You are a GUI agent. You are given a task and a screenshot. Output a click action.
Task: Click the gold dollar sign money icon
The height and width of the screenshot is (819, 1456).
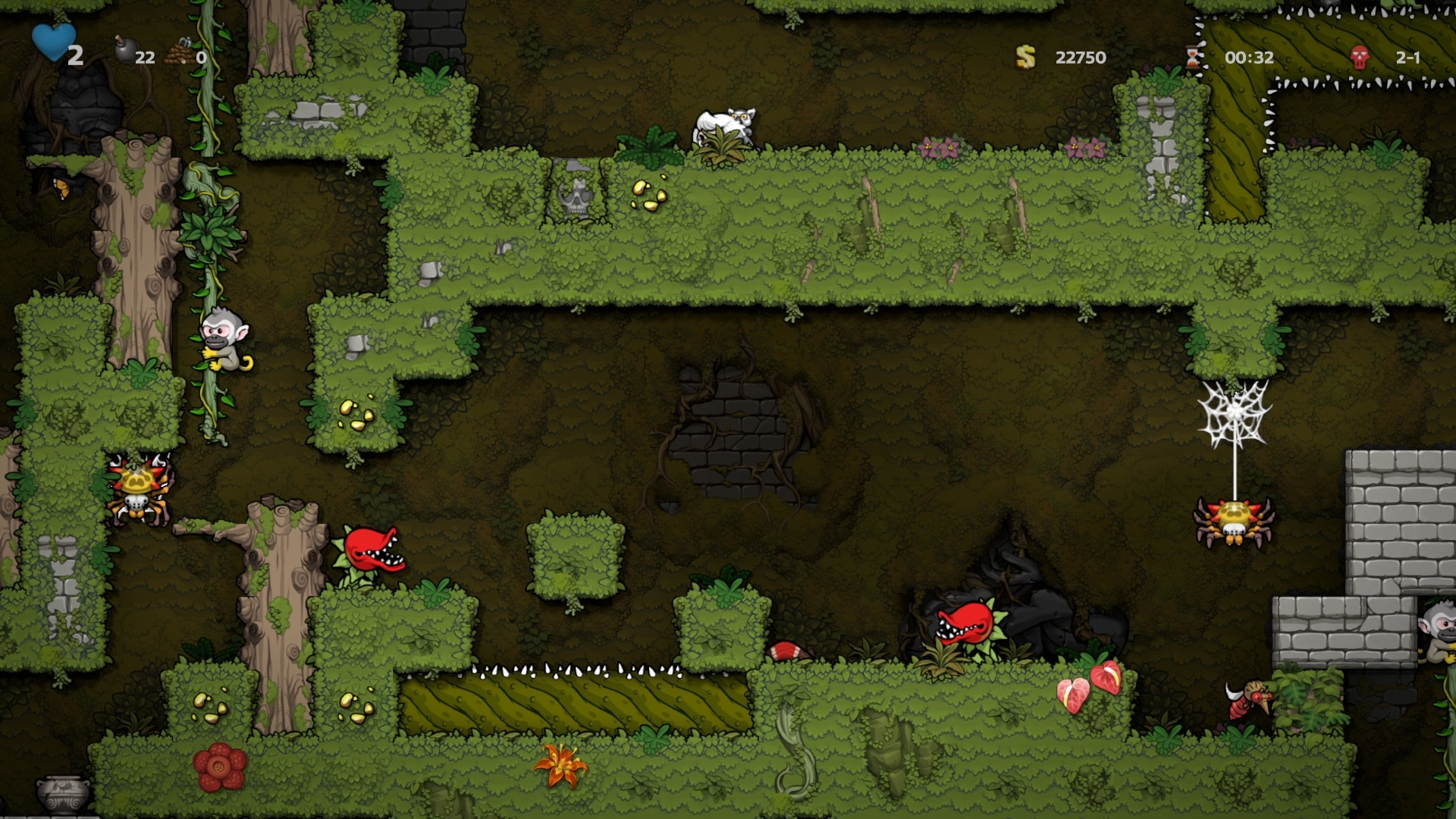(x=1025, y=57)
